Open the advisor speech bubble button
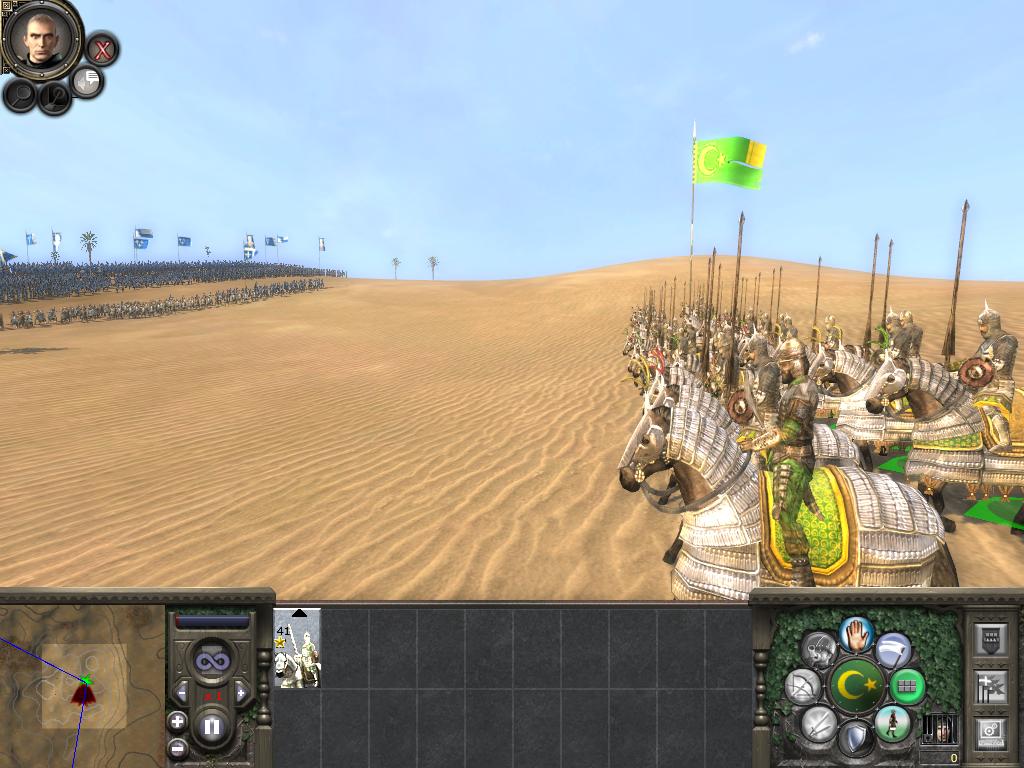Viewport: 1024px width, 768px height. [x=88, y=81]
